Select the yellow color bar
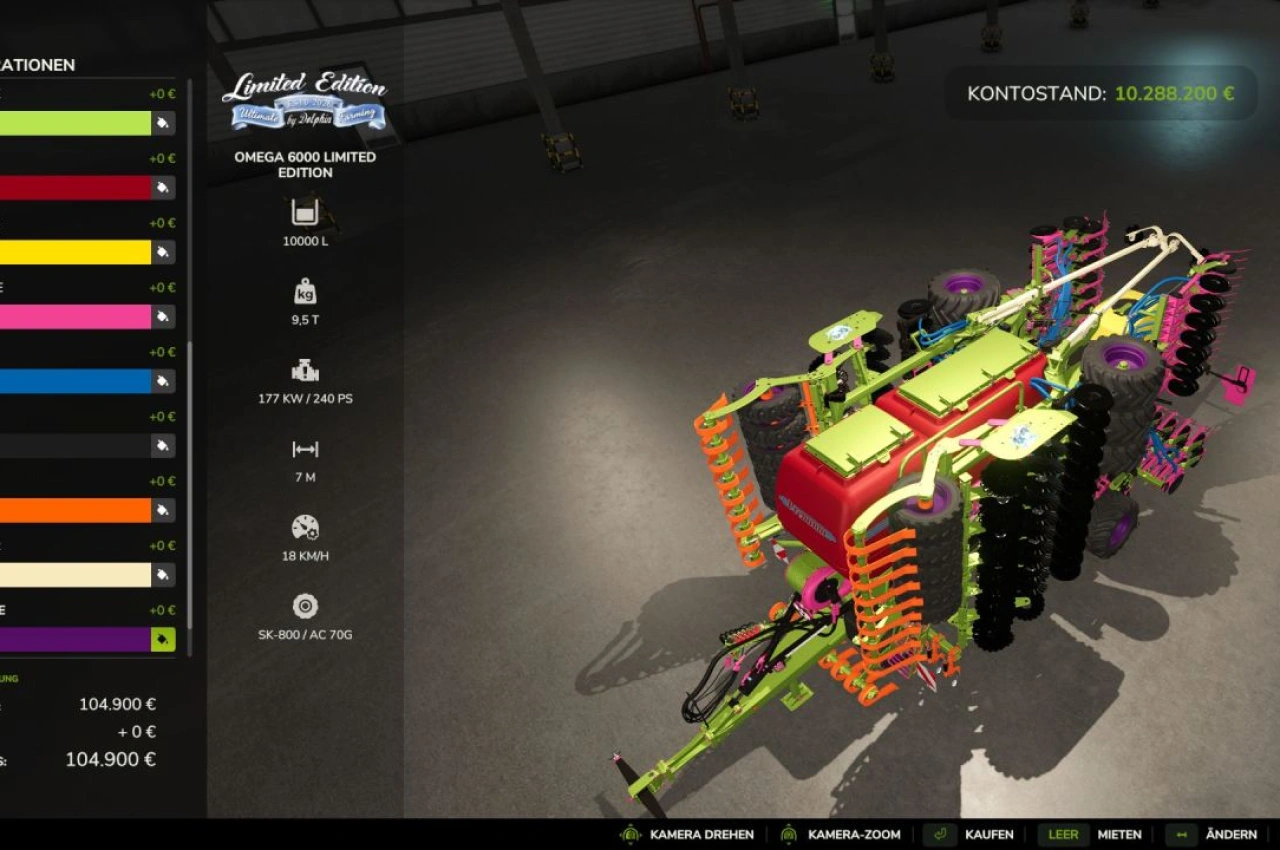Viewport: 1280px width, 850px height. pyautogui.click(x=75, y=252)
